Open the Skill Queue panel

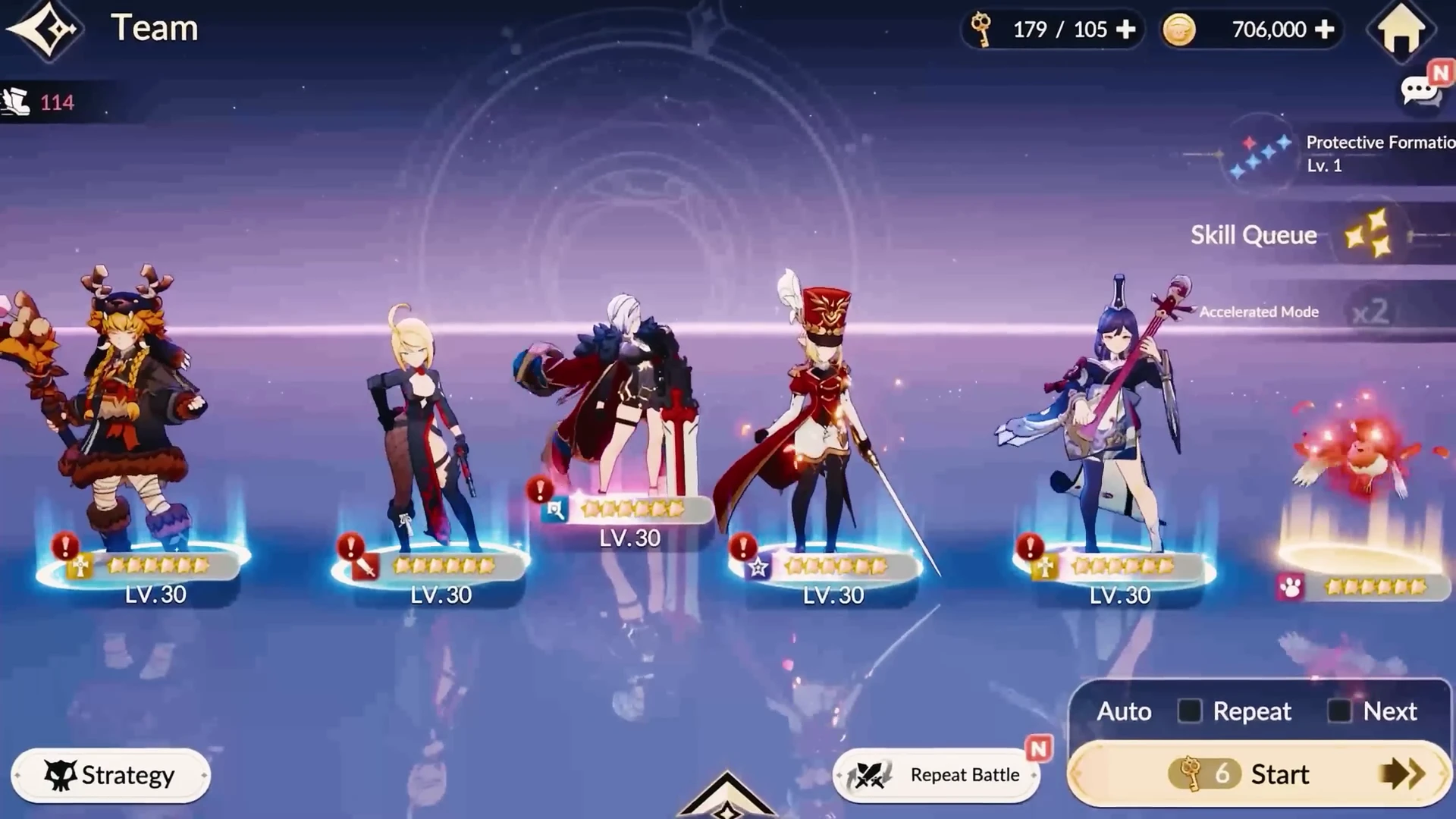coord(1289,235)
